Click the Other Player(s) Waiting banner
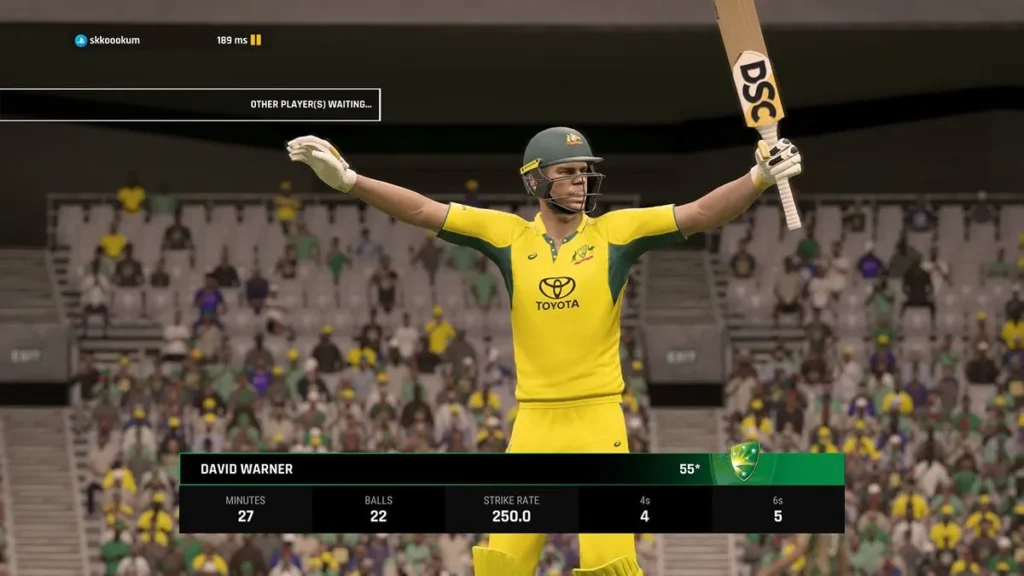The image size is (1024, 576). [190, 104]
